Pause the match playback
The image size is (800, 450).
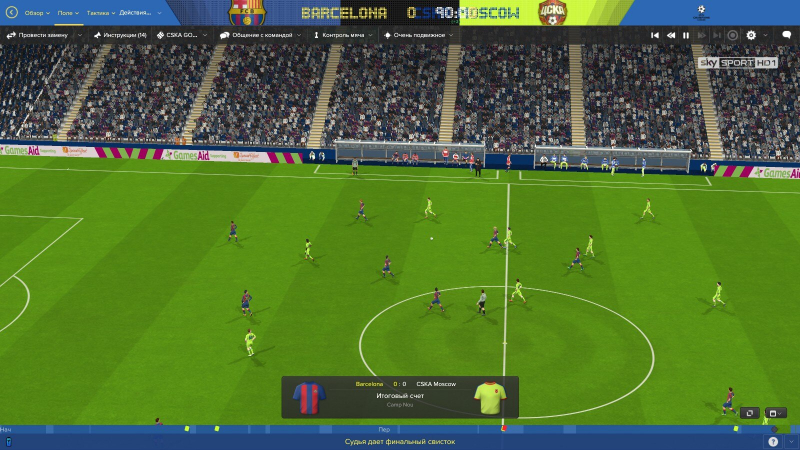[x=686, y=35]
